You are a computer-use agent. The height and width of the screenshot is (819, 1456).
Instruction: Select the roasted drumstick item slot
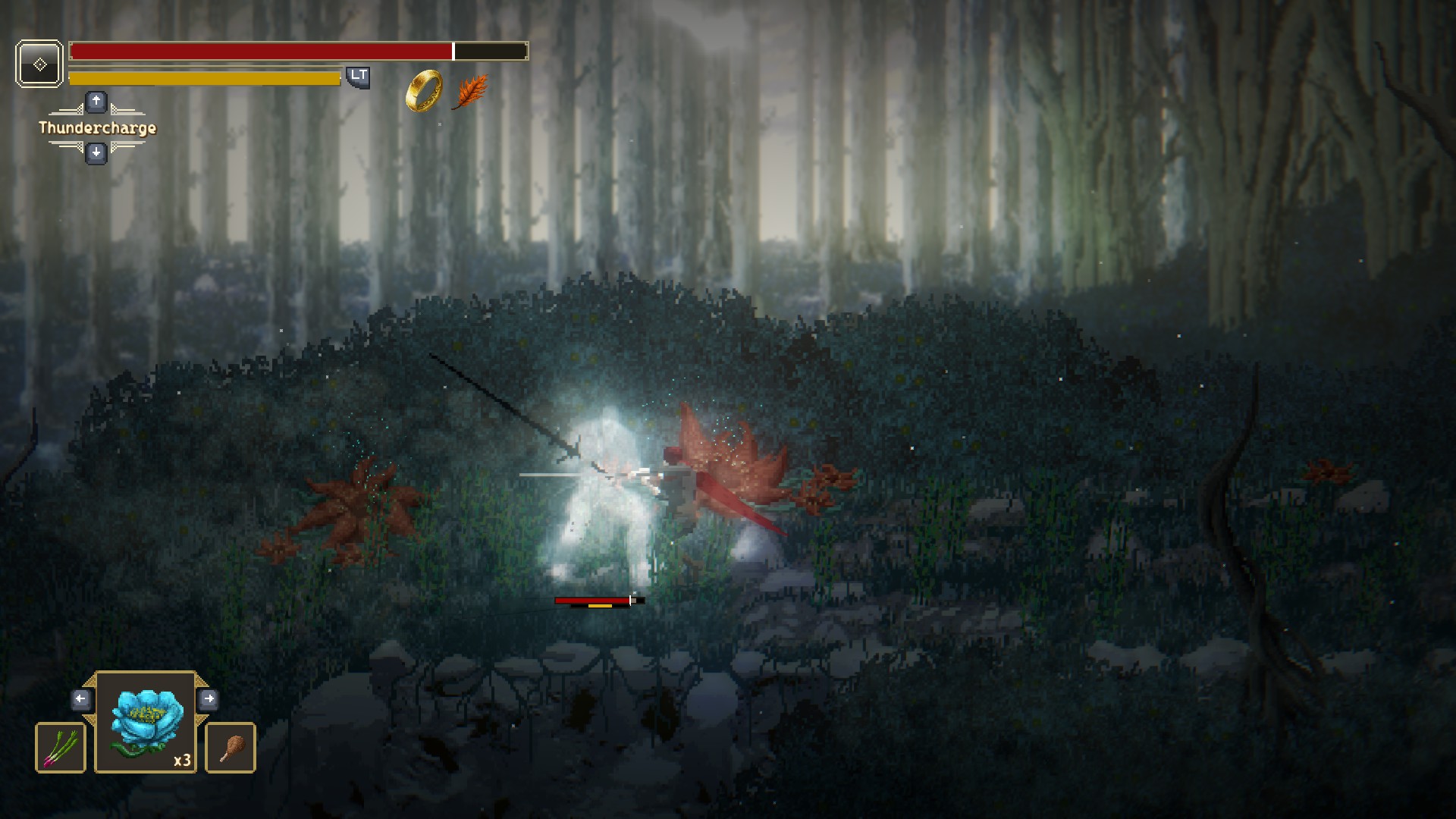[231, 748]
